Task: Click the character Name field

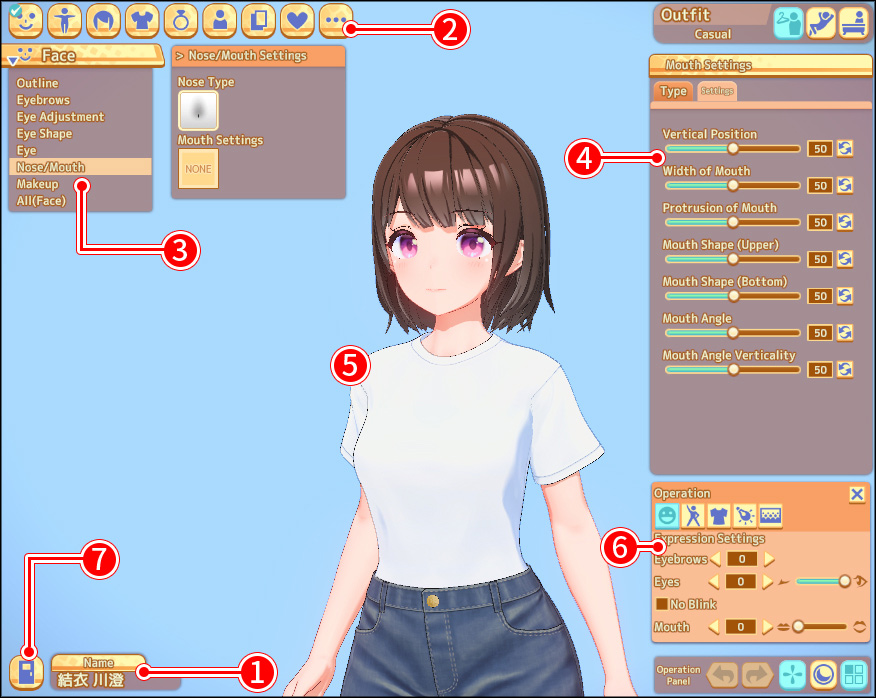Action: (99, 679)
